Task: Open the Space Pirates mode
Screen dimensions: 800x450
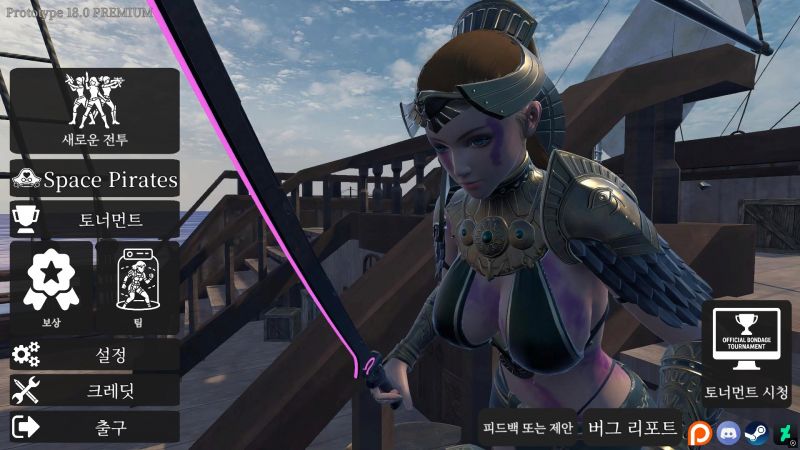Action: point(95,180)
